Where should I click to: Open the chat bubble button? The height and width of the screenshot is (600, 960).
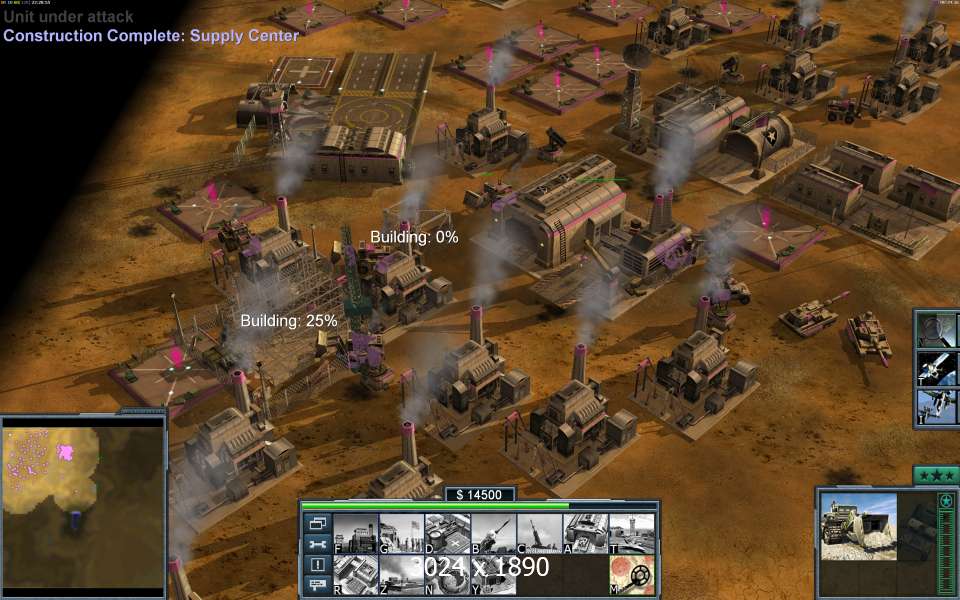coord(318,585)
